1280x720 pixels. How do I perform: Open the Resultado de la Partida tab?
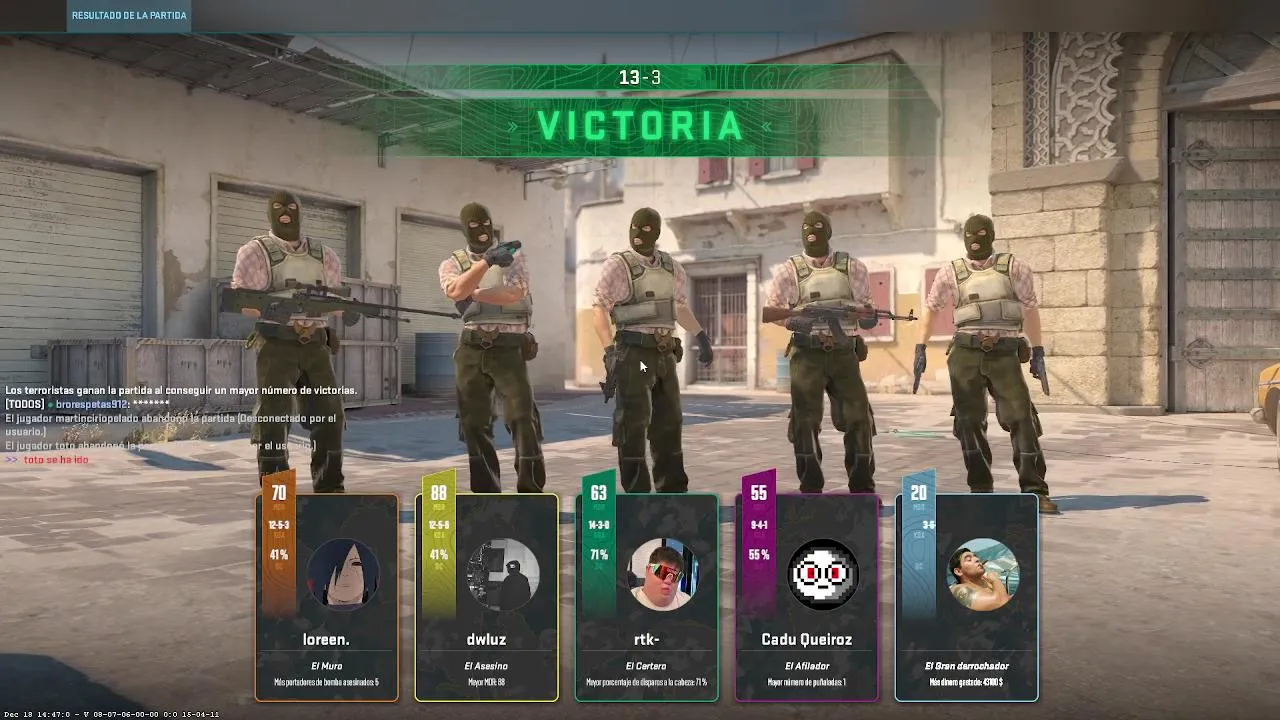129,16
